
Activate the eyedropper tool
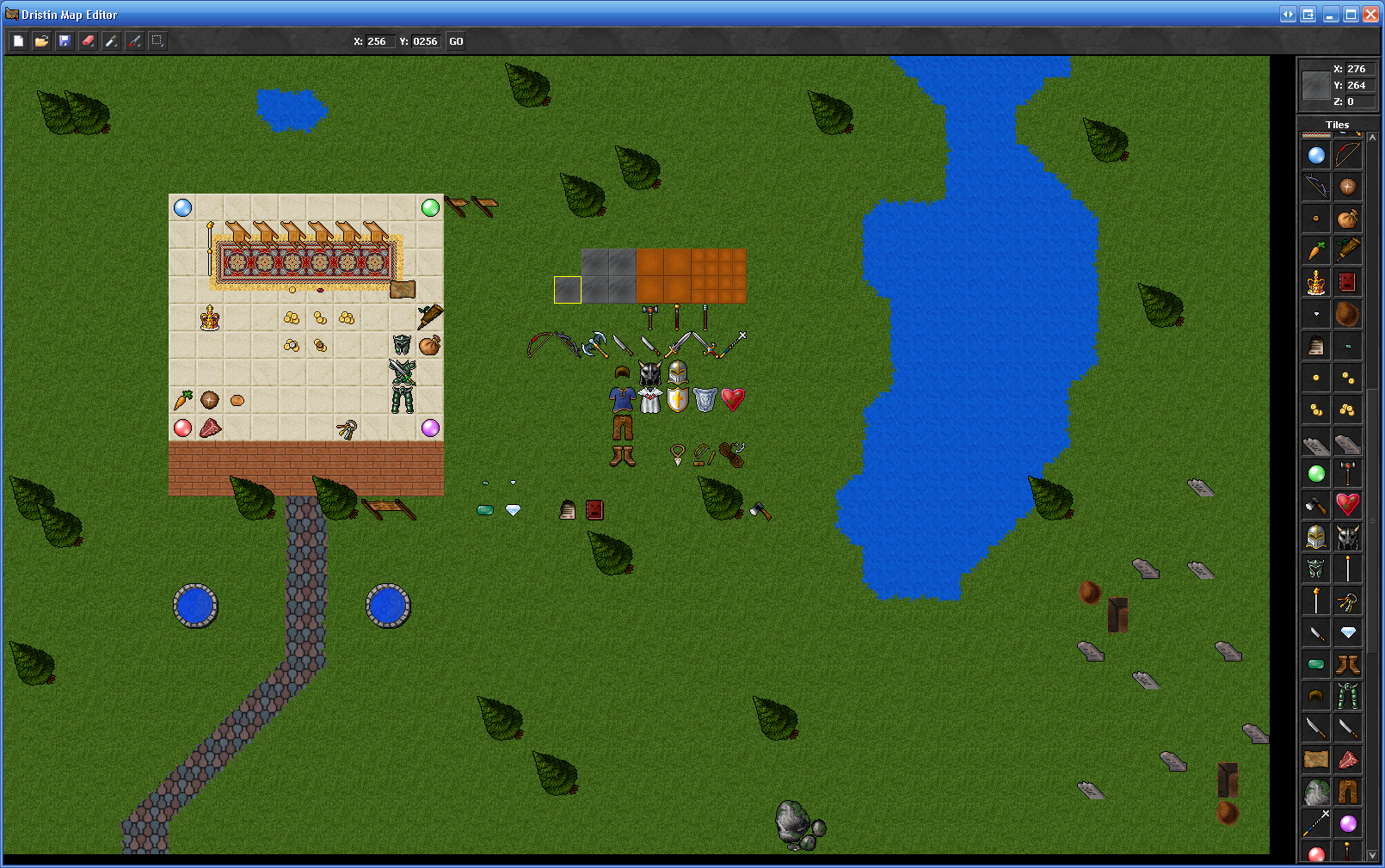pyautogui.click(x=111, y=41)
